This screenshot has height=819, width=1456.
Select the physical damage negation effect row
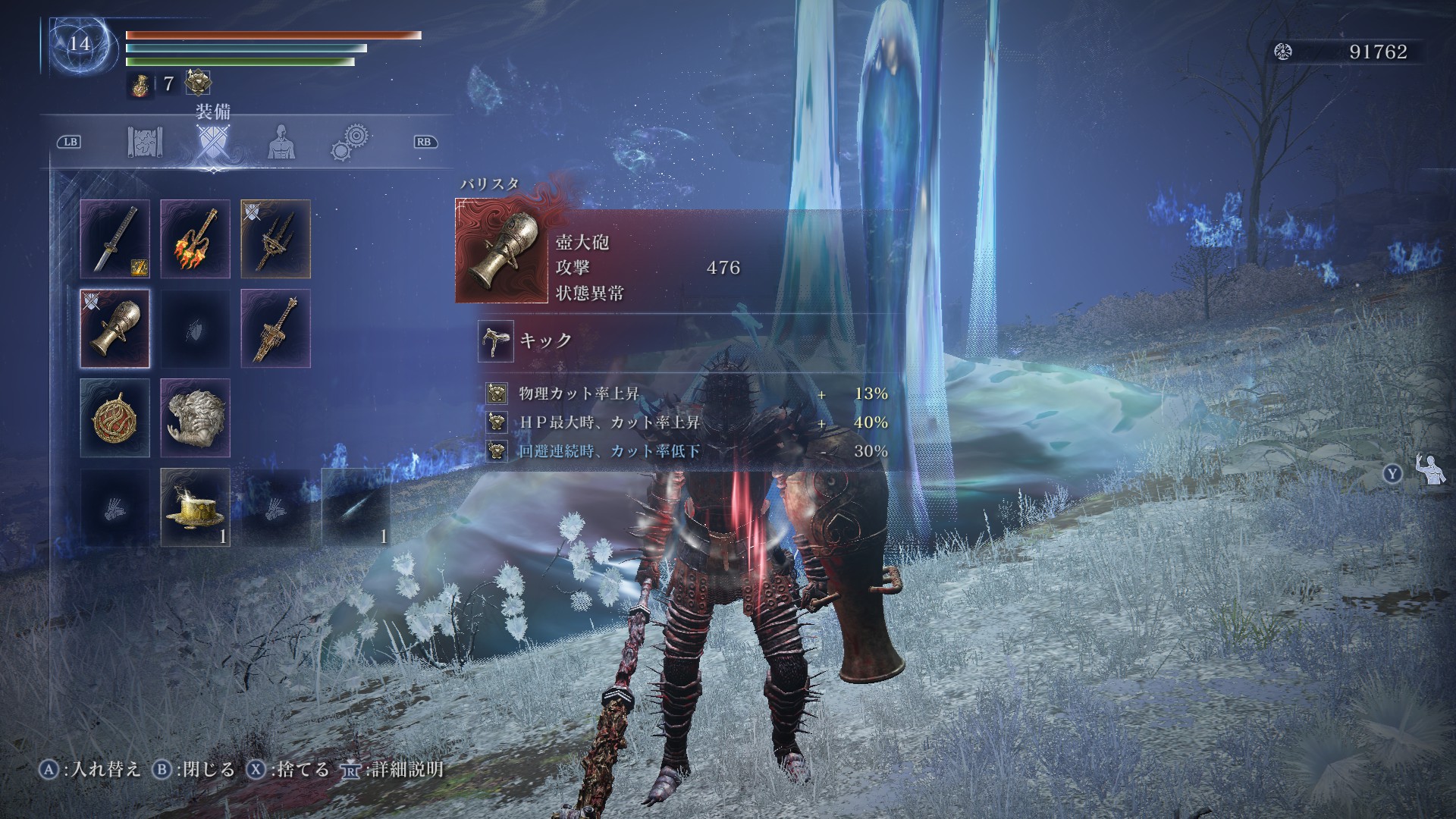pyautogui.click(x=686, y=394)
